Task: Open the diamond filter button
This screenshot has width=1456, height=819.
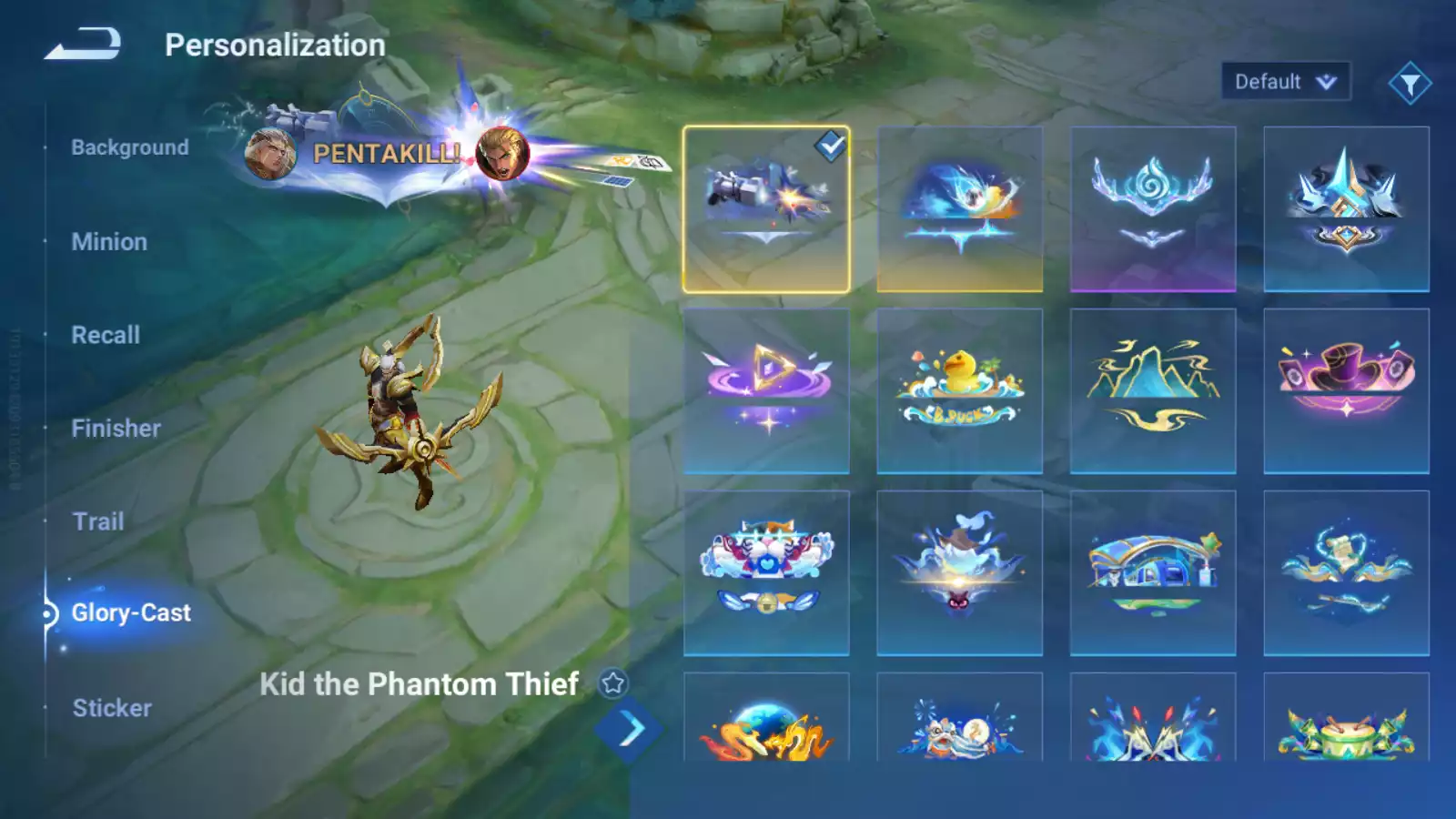Action: pos(1410,84)
